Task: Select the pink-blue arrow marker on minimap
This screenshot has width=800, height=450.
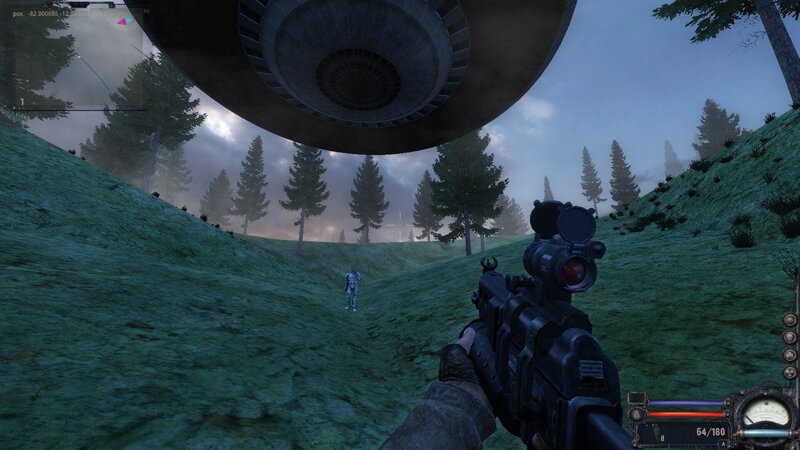Action: (x=125, y=20)
